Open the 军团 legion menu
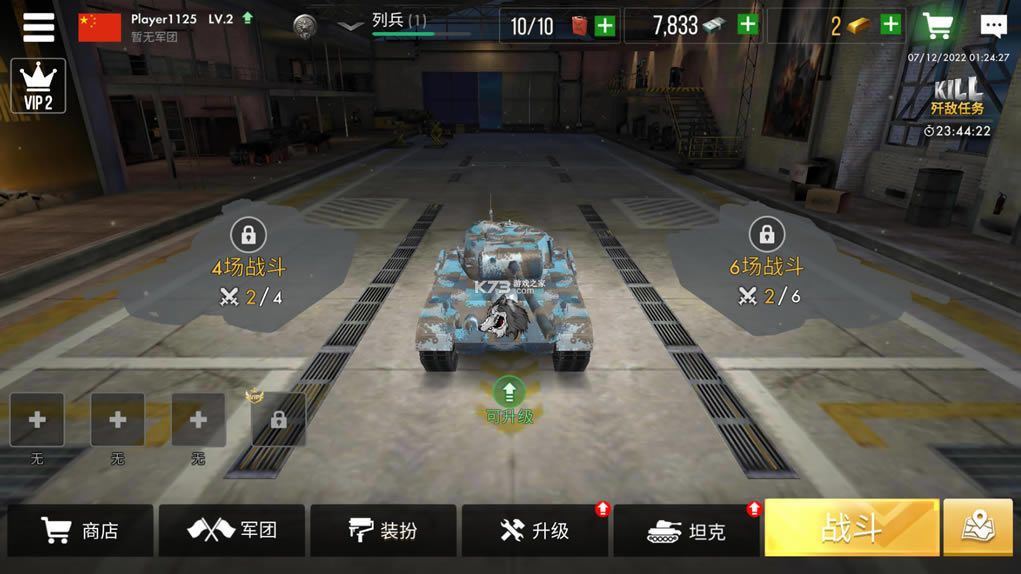The width and height of the screenshot is (1021, 574). pos(232,530)
